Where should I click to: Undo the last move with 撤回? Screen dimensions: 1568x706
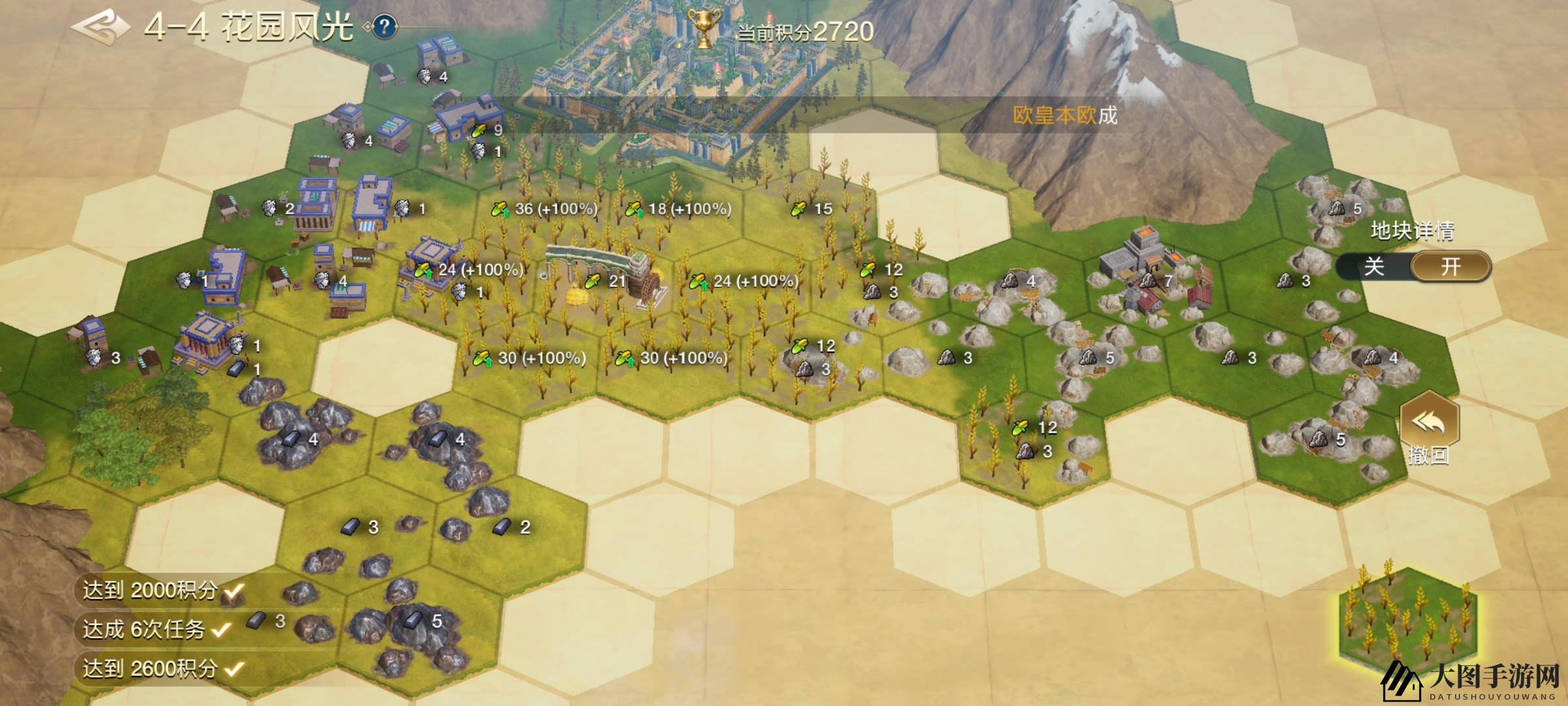point(1429,428)
